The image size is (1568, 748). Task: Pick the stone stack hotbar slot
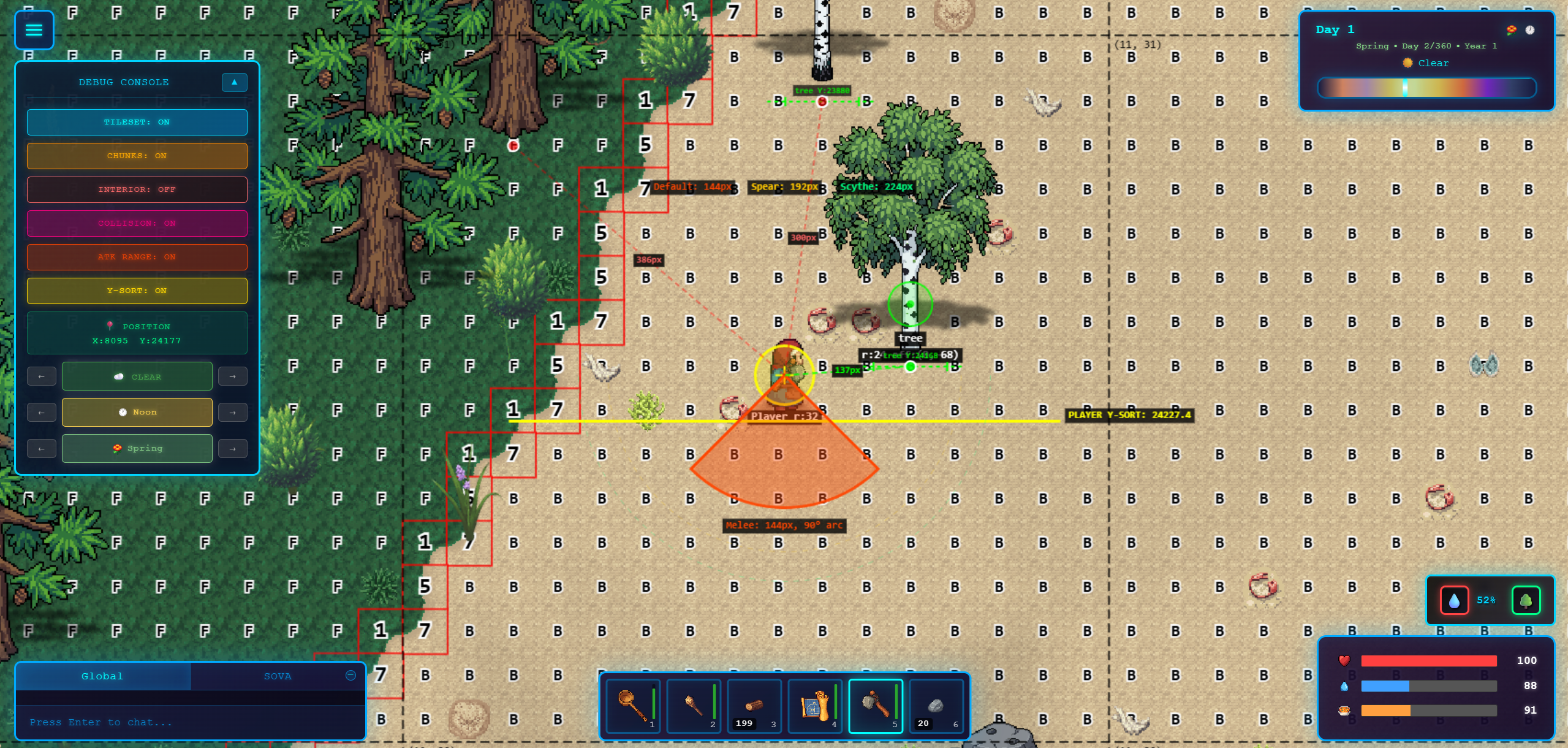[x=936, y=706]
